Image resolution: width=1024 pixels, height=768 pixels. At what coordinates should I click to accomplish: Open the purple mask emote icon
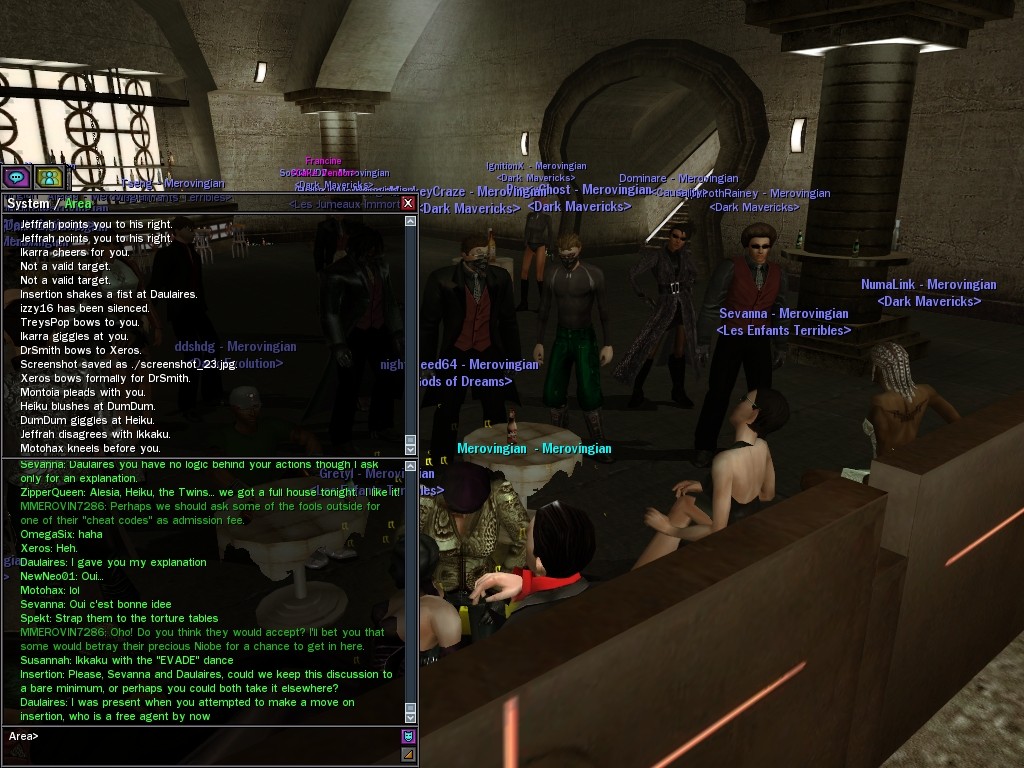pyautogui.click(x=408, y=736)
